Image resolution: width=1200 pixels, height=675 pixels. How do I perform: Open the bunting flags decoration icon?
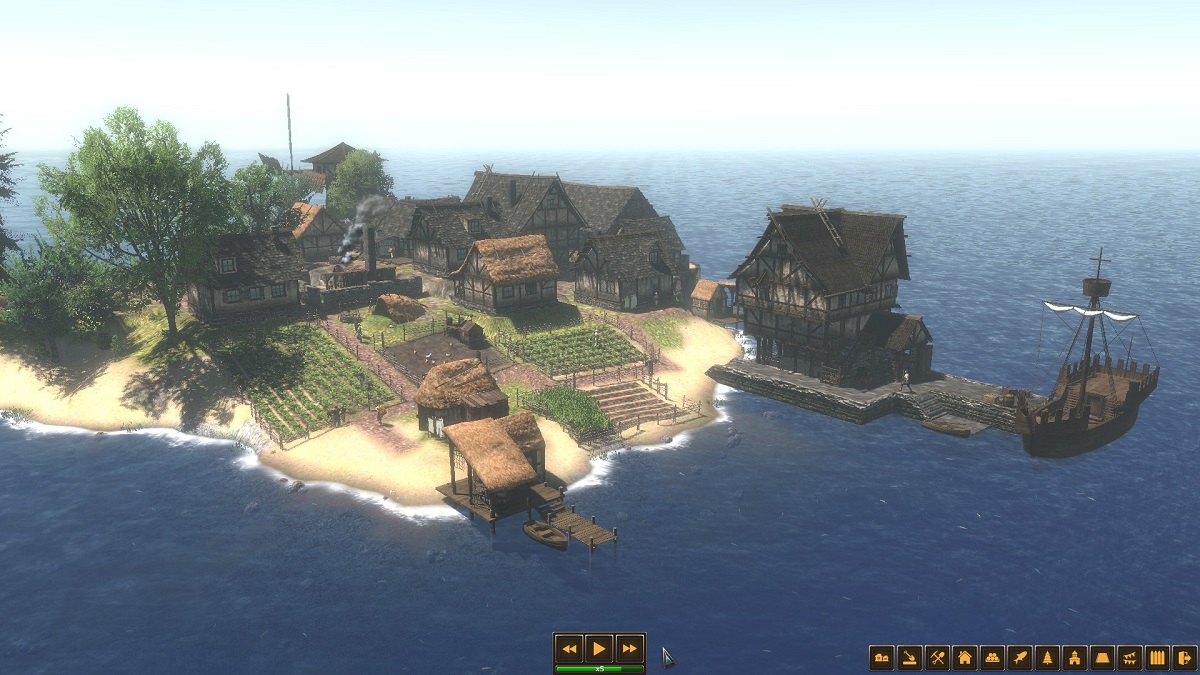[x=1130, y=657]
